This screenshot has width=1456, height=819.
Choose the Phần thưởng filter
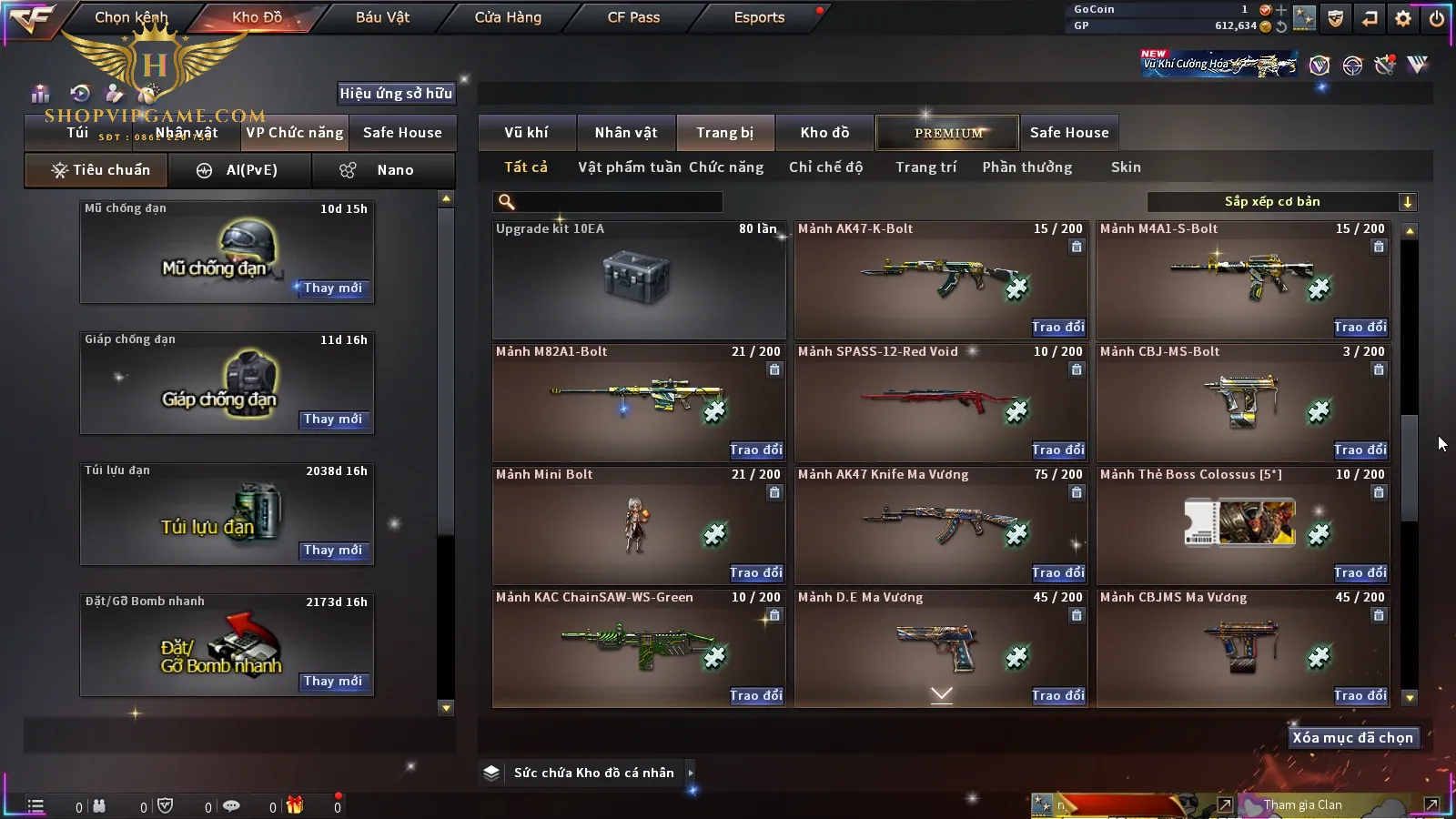1026,167
